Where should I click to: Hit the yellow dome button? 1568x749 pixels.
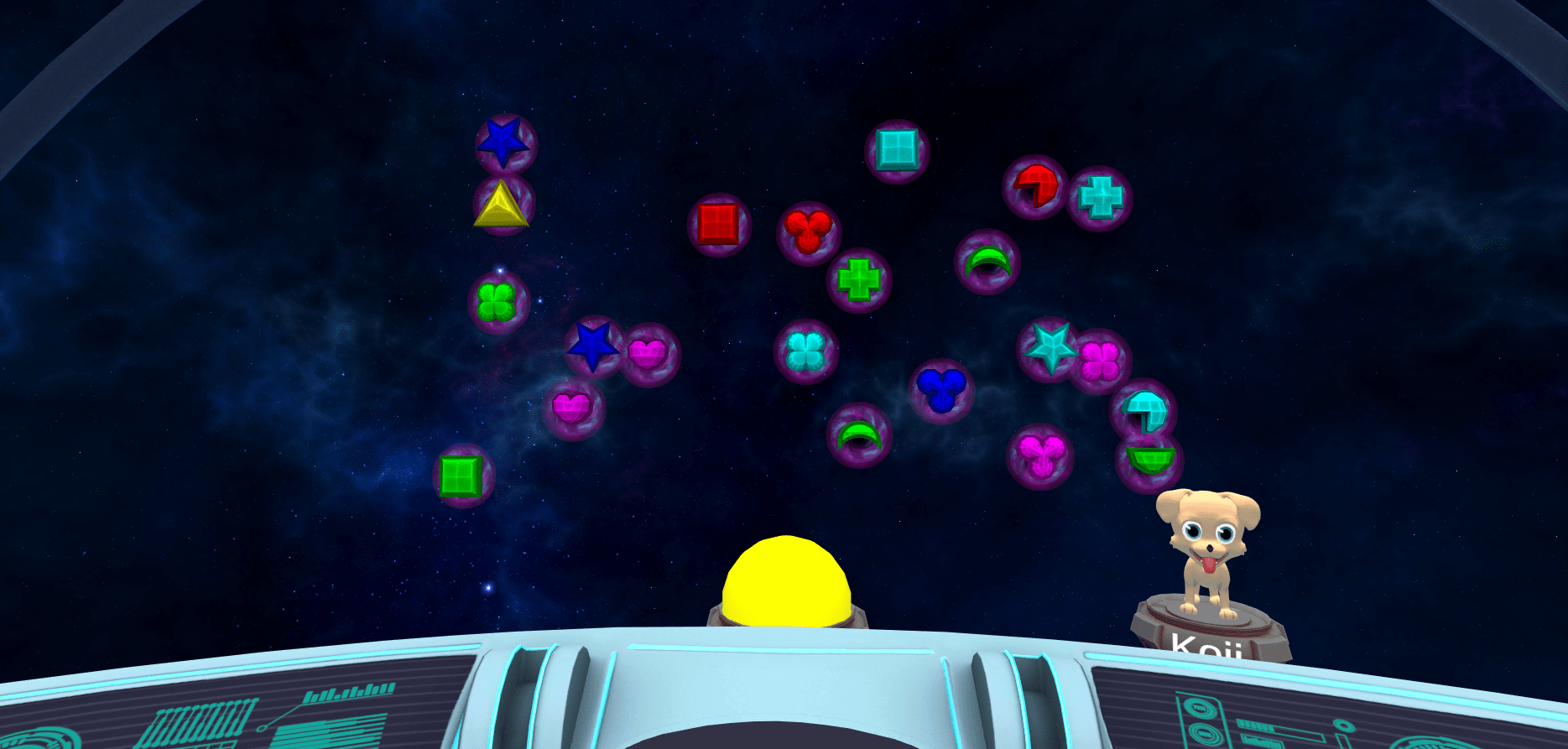click(x=786, y=583)
